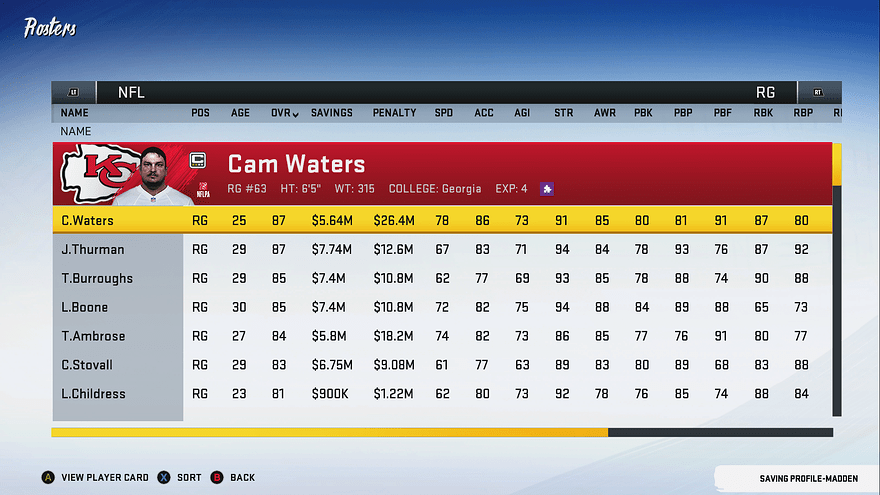Select the C.Waters player row
The width and height of the screenshot is (880, 495).
coord(87,220)
